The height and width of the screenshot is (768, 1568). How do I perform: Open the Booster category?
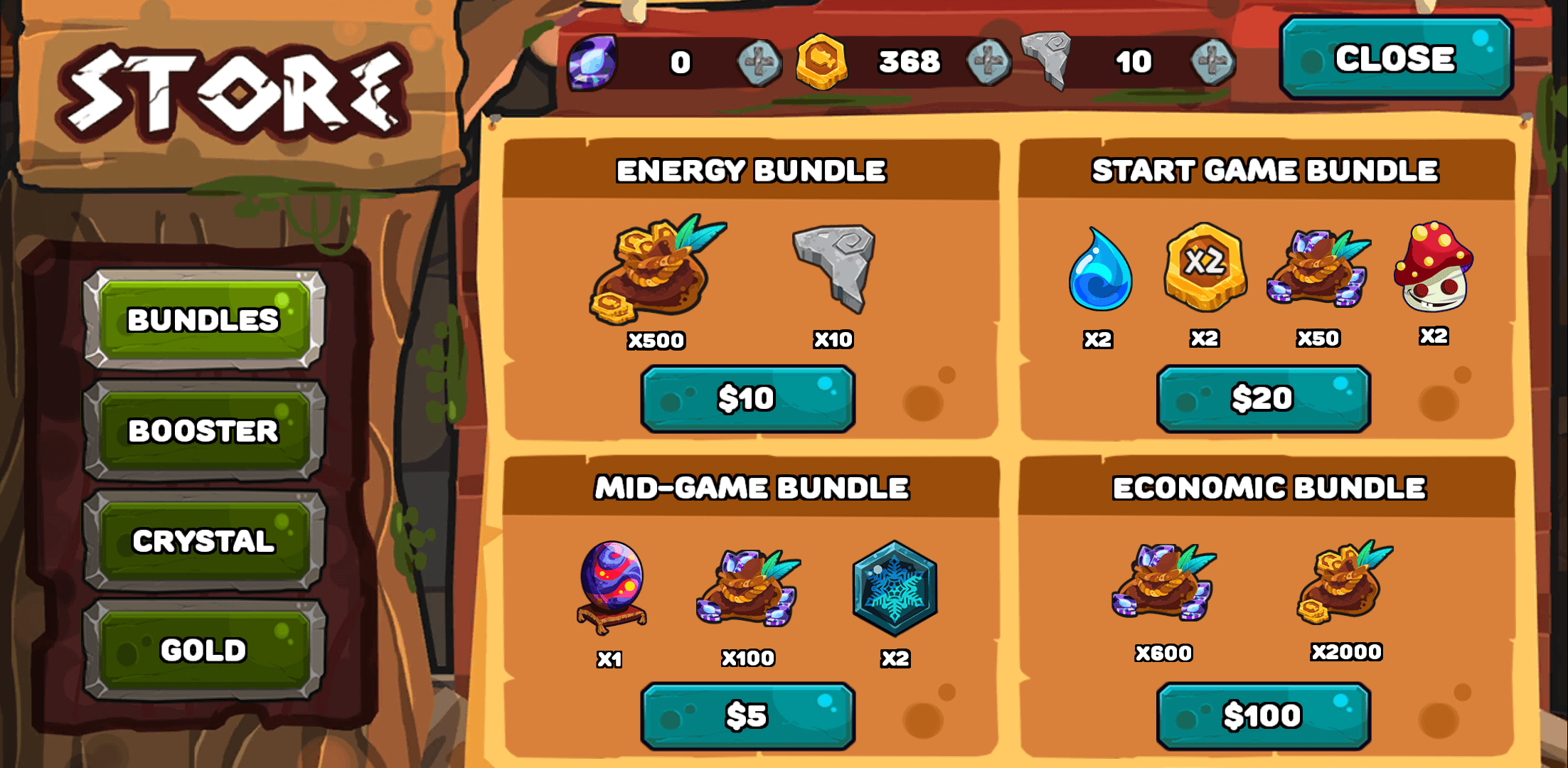(203, 431)
